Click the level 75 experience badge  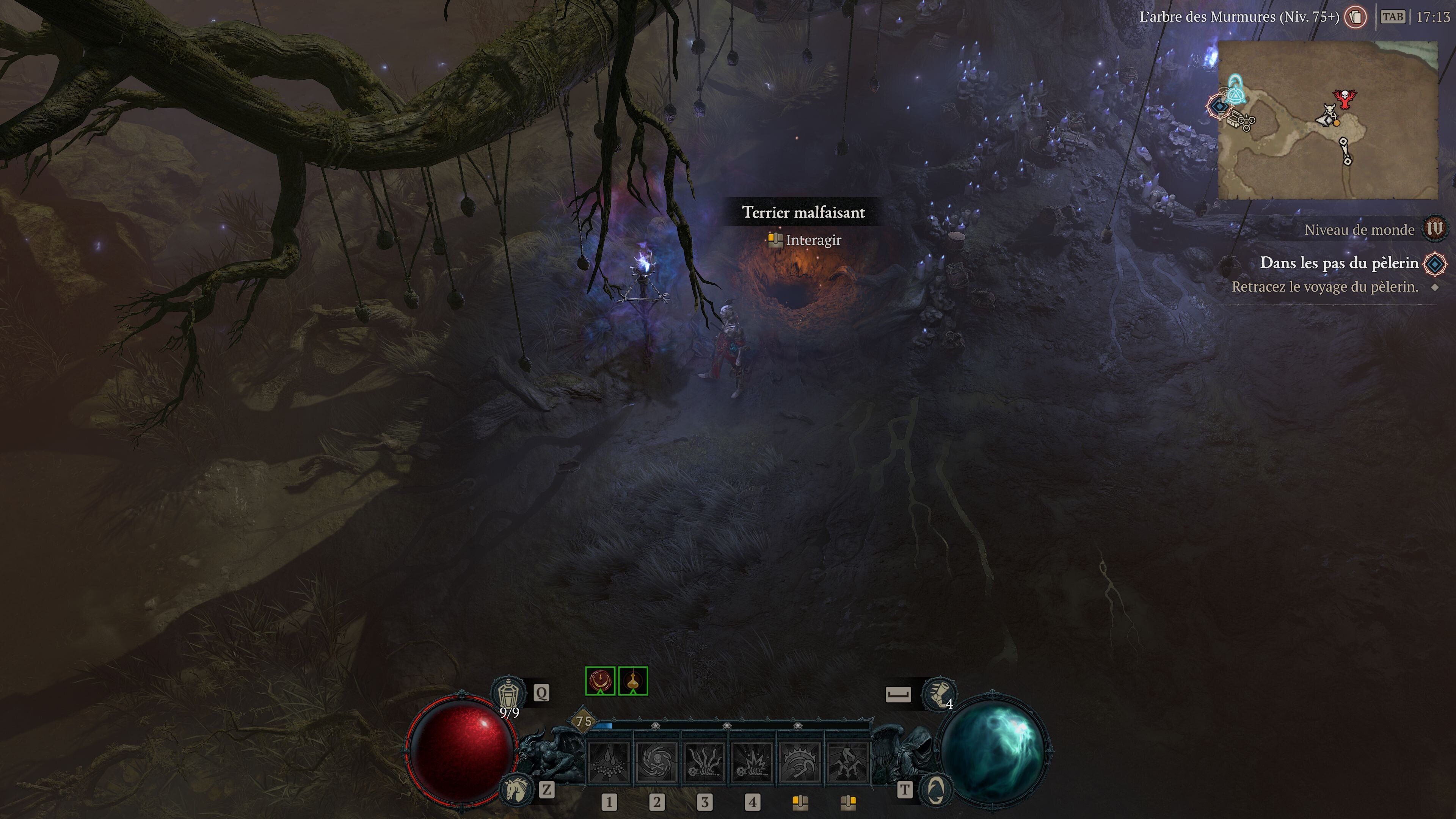pyautogui.click(x=584, y=721)
